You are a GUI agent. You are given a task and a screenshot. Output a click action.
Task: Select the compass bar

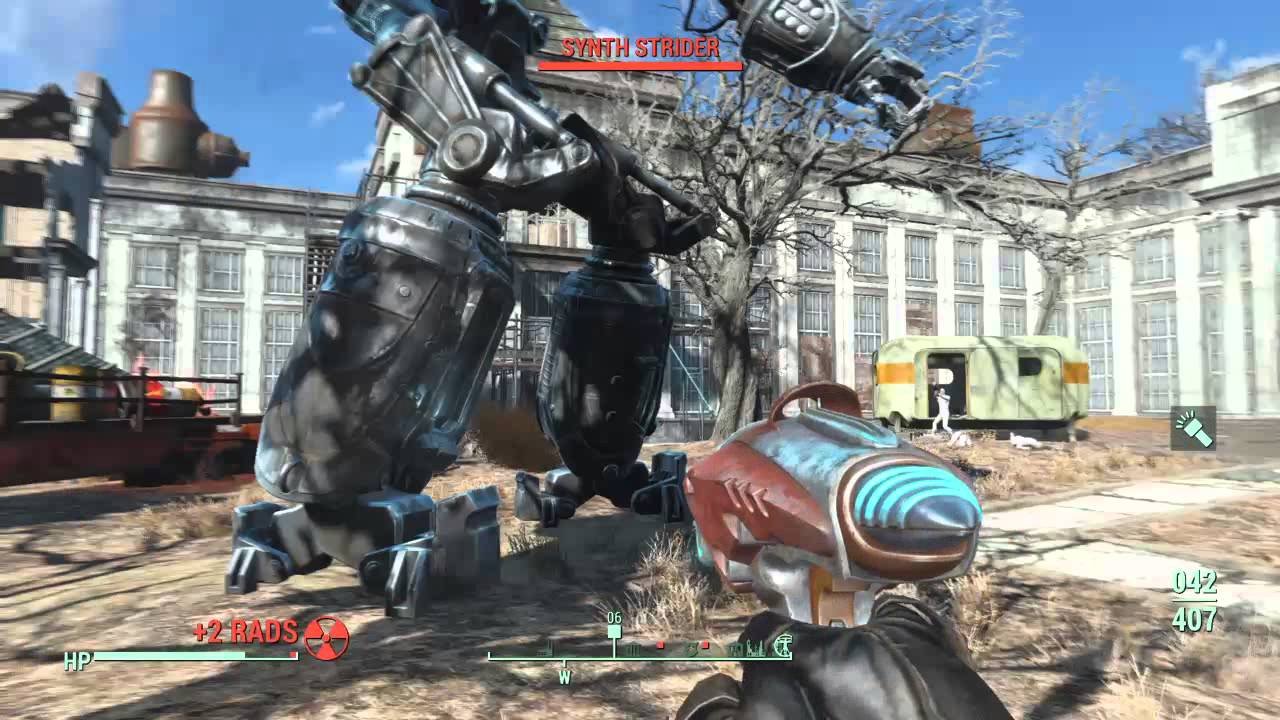(x=639, y=652)
